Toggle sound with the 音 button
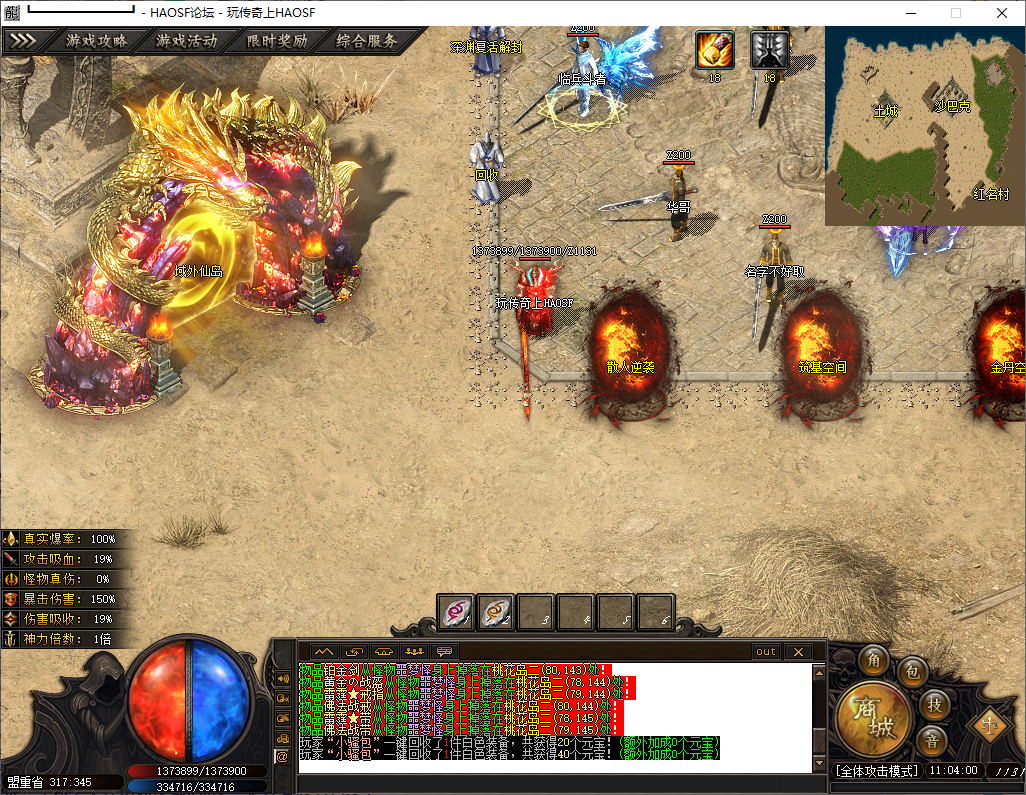Image resolution: width=1026 pixels, height=795 pixels. [931, 740]
